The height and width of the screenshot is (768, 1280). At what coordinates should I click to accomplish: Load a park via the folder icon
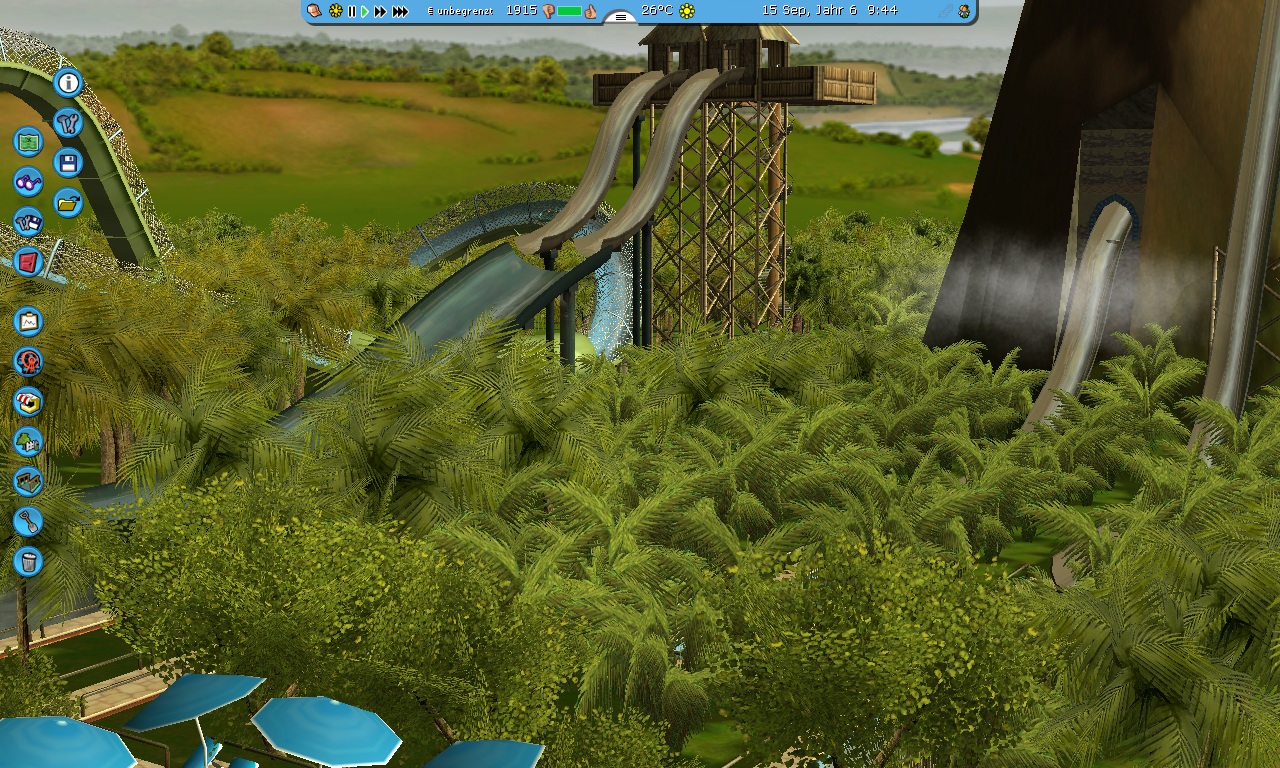(68, 203)
